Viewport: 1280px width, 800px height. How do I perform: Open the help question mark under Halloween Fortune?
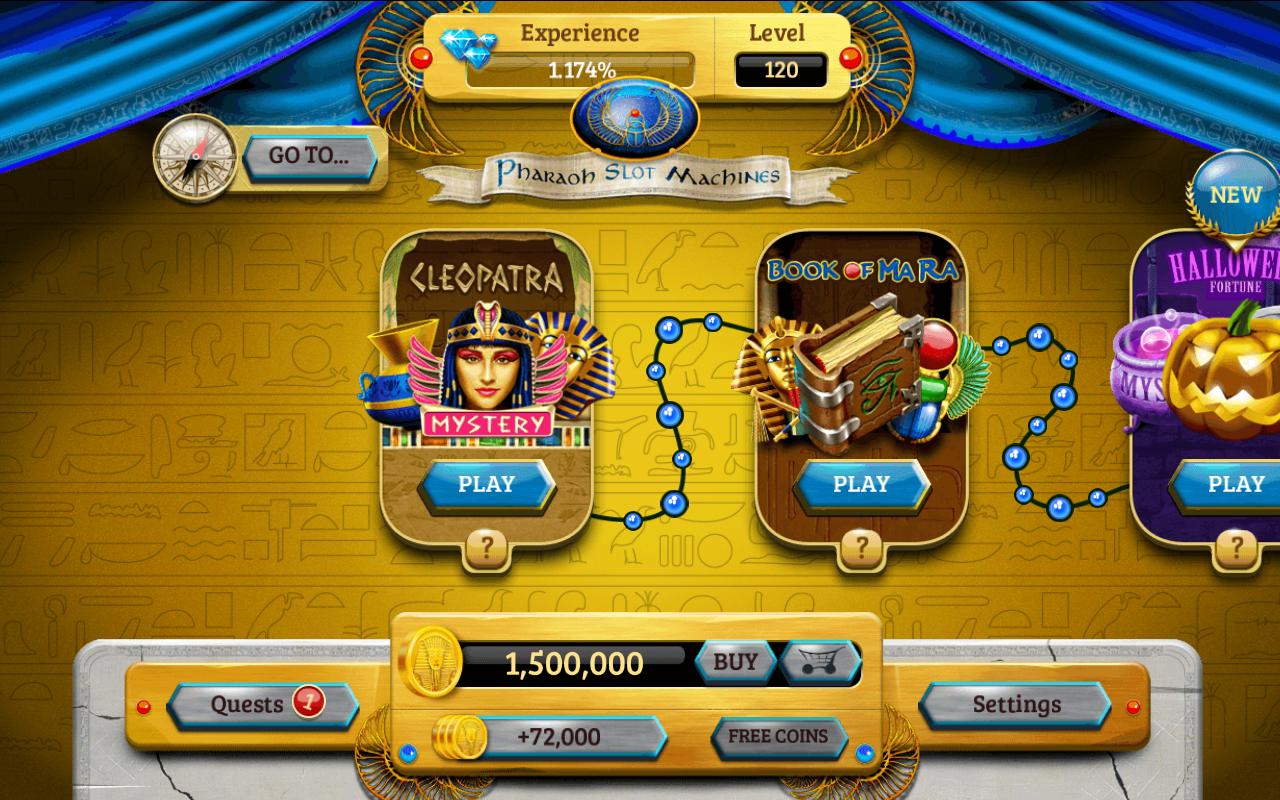click(1235, 547)
